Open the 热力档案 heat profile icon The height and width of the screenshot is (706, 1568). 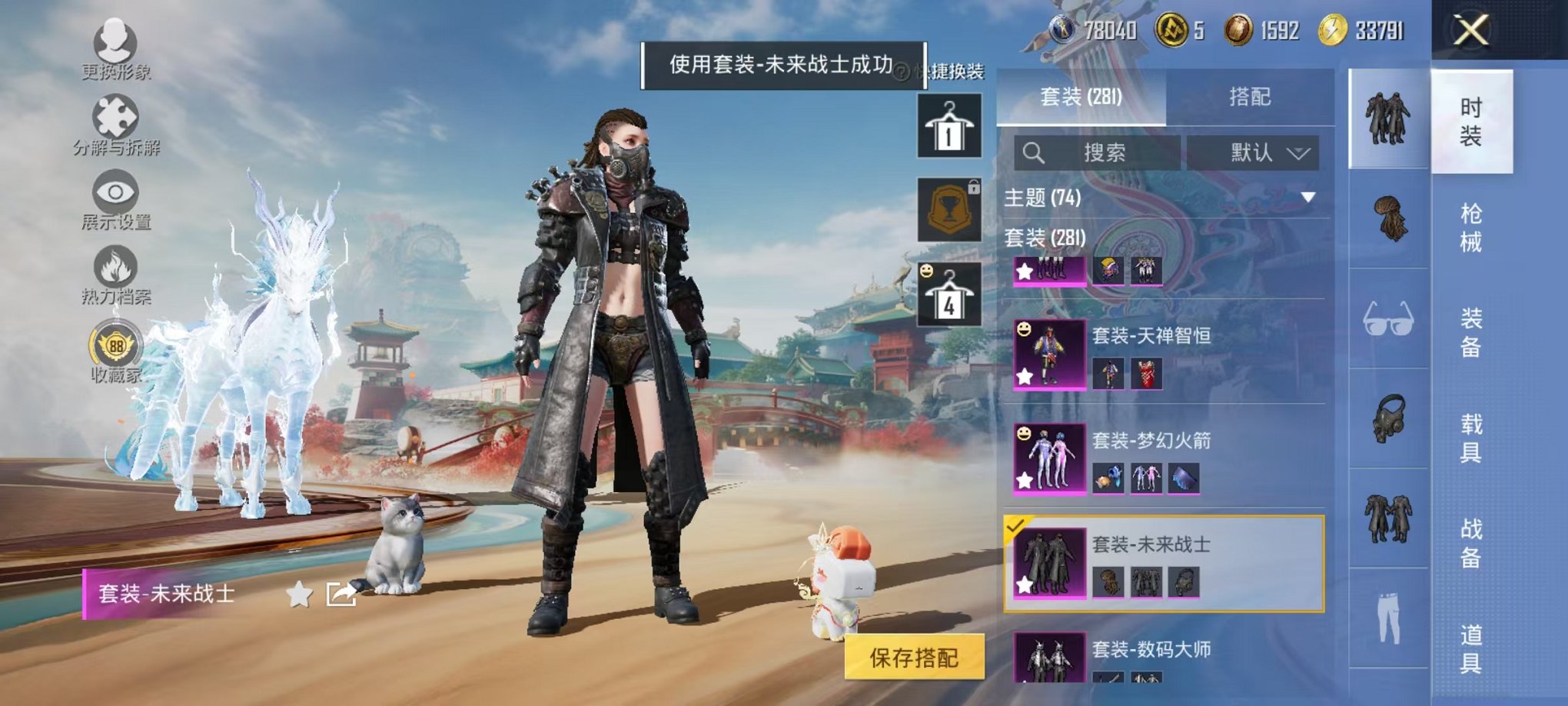(115, 265)
